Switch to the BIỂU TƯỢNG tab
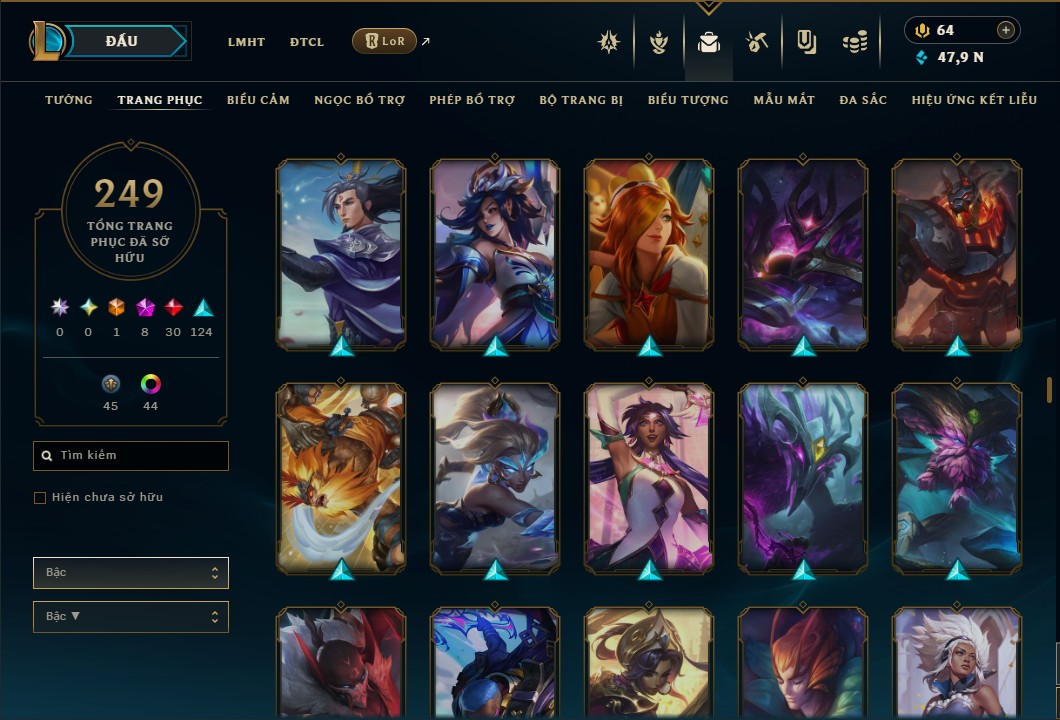Image resolution: width=1060 pixels, height=720 pixels. coord(688,100)
